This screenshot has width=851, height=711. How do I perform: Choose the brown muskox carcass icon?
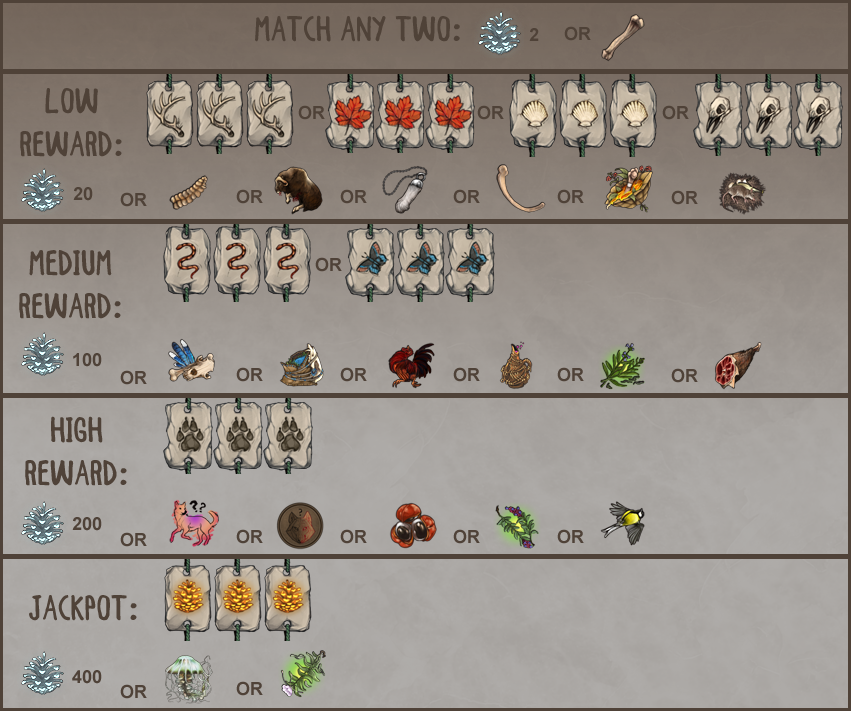298,190
